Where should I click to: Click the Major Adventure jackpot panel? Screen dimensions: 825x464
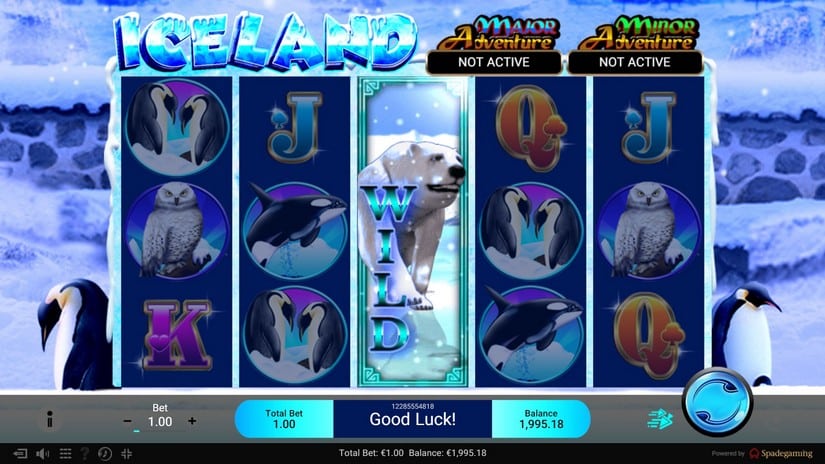(x=493, y=49)
